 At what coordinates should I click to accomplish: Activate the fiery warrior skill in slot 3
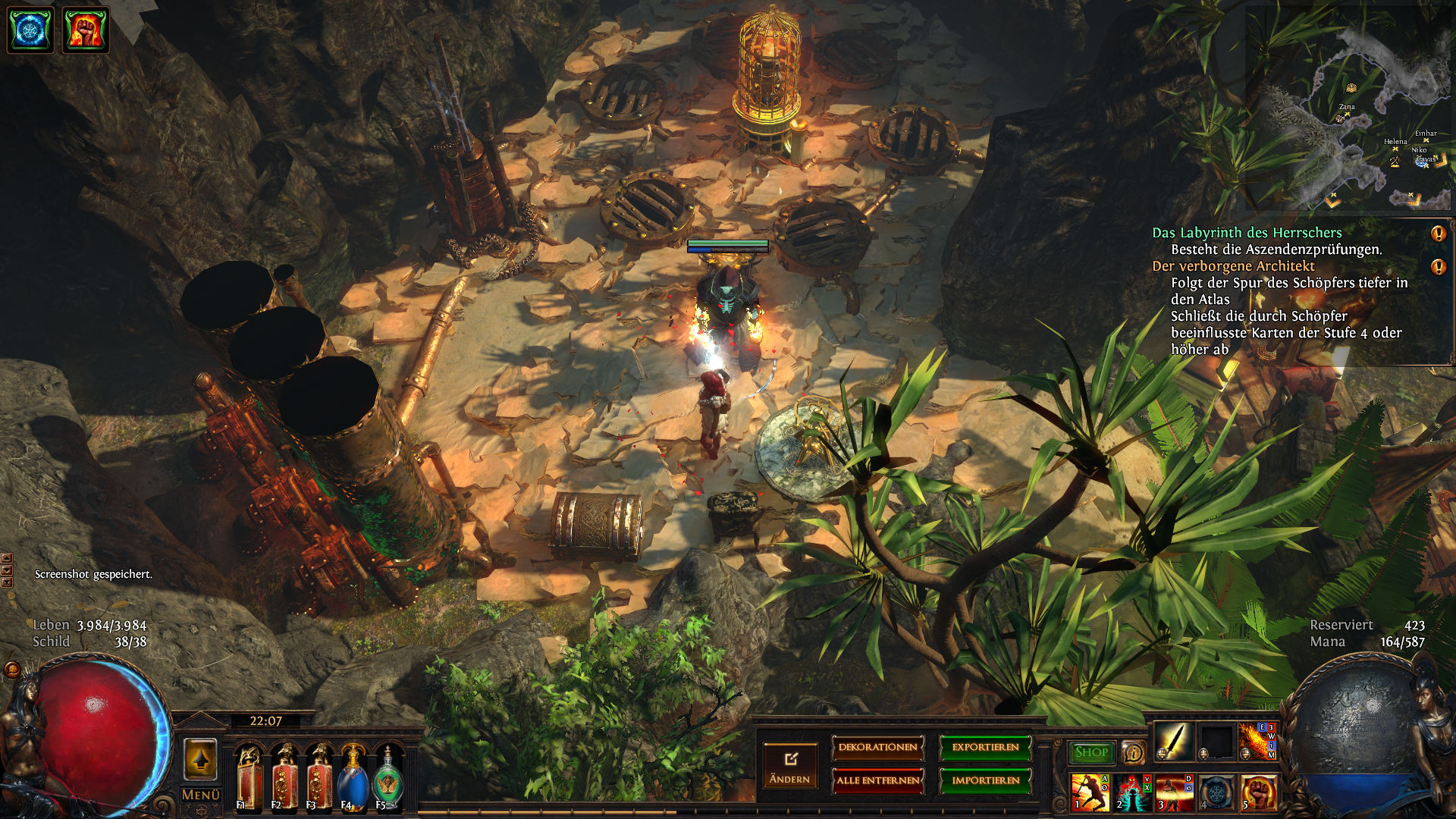(x=1174, y=792)
